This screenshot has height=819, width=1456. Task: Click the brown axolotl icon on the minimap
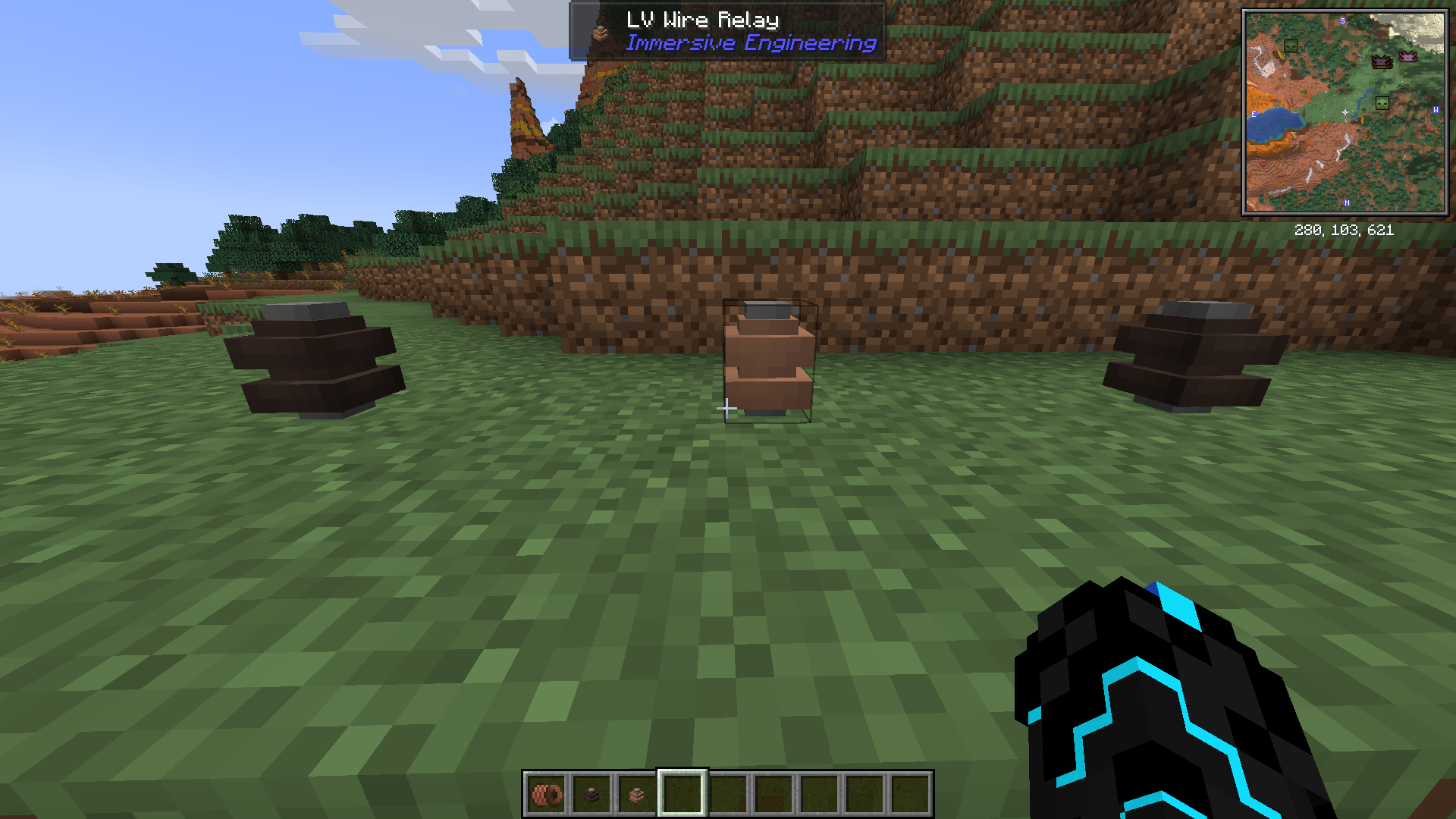pyautogui.click(x=1382, y=61)
